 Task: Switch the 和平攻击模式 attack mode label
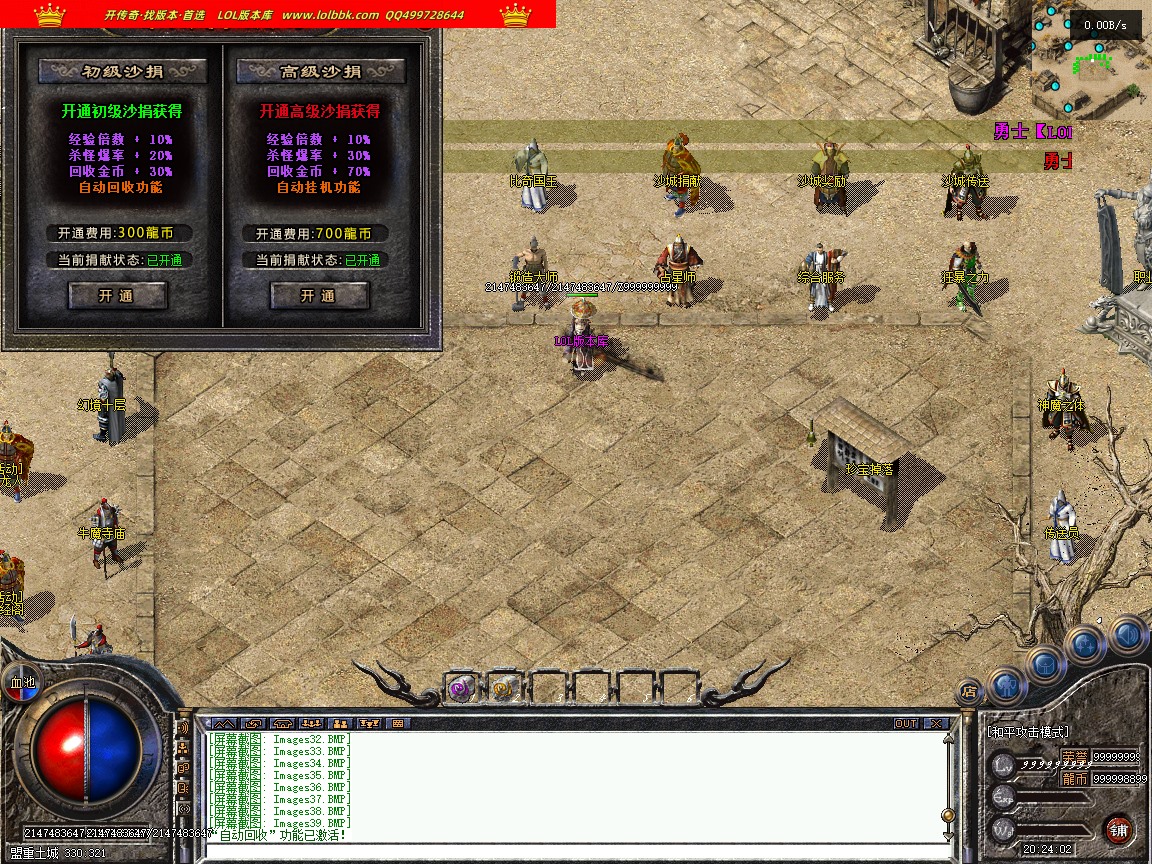click(1030, 732)
